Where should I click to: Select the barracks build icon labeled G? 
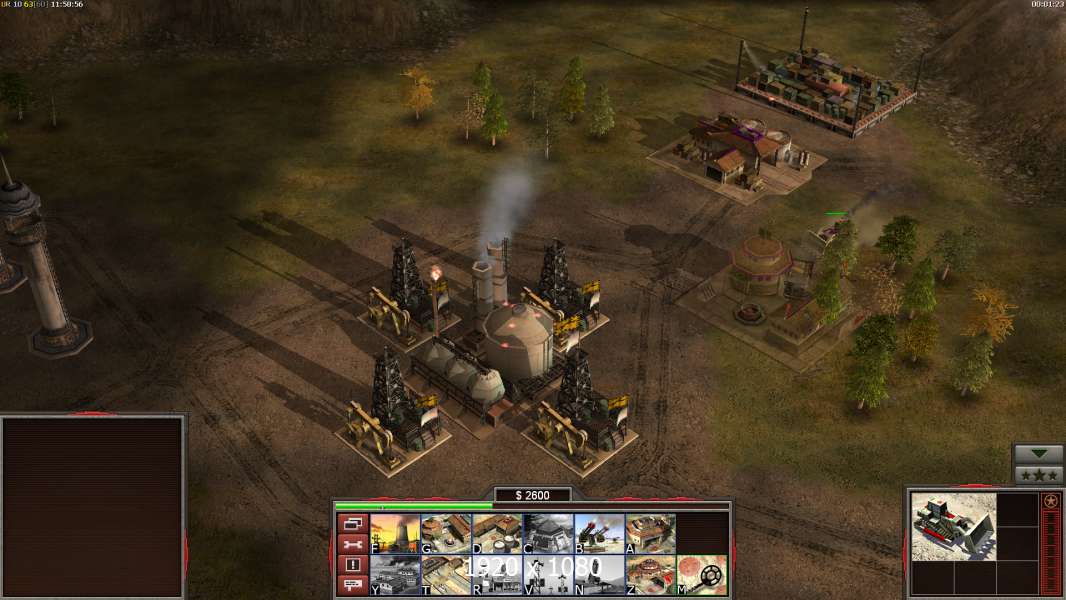coord(446,534)
